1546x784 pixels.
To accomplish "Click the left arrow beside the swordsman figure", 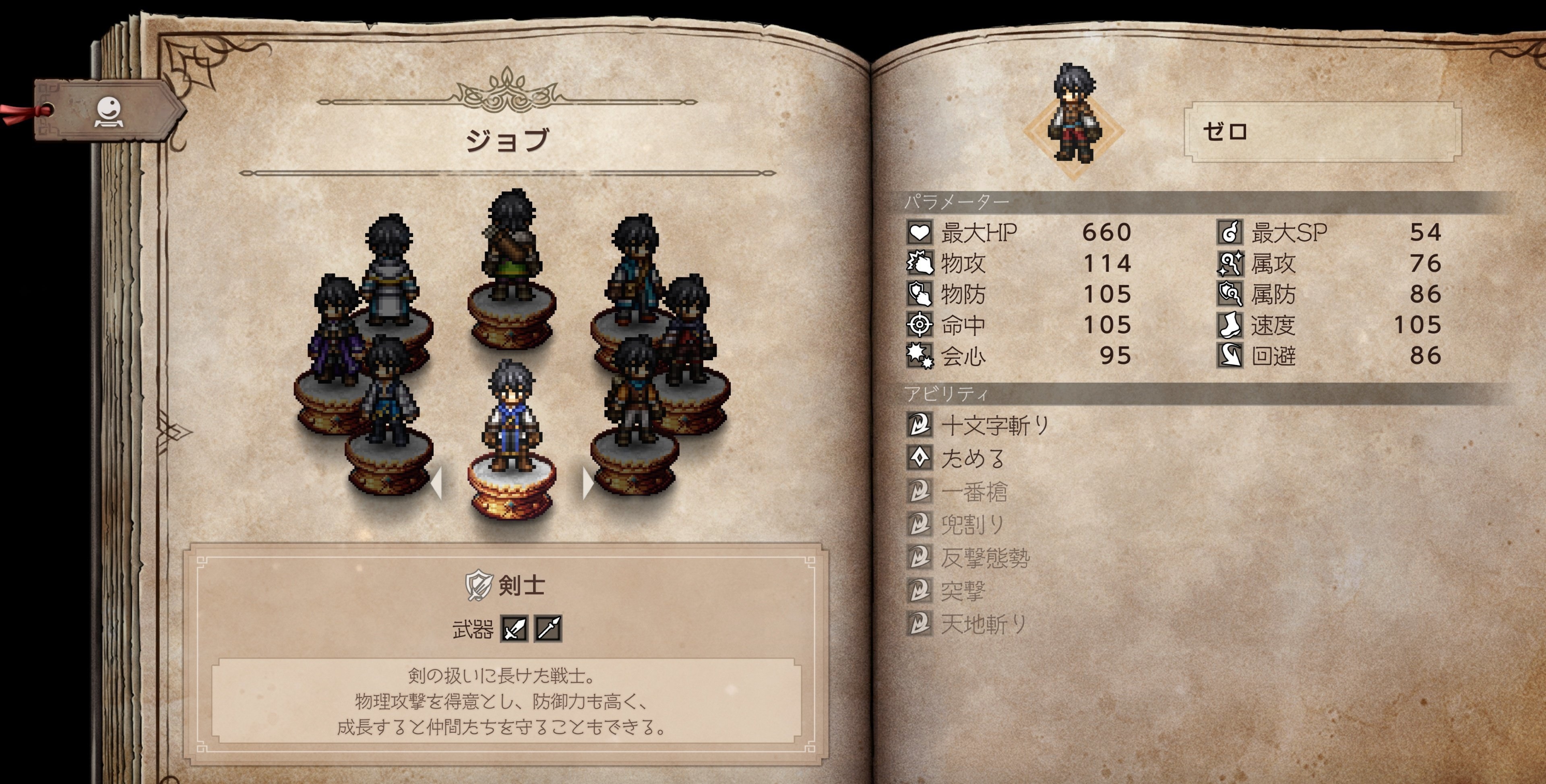I will click(438, 483).
